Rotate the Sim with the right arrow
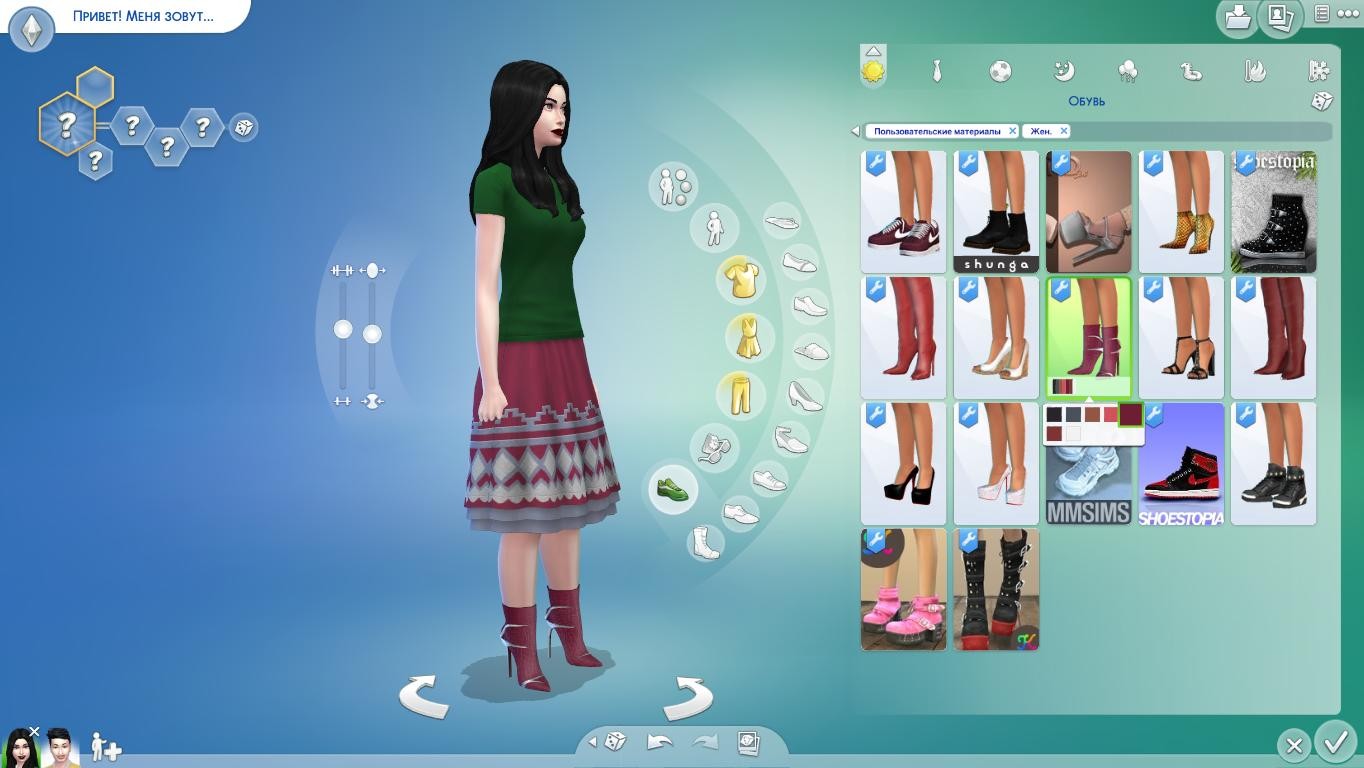The image size is (1364, 768). pos(688,696)
